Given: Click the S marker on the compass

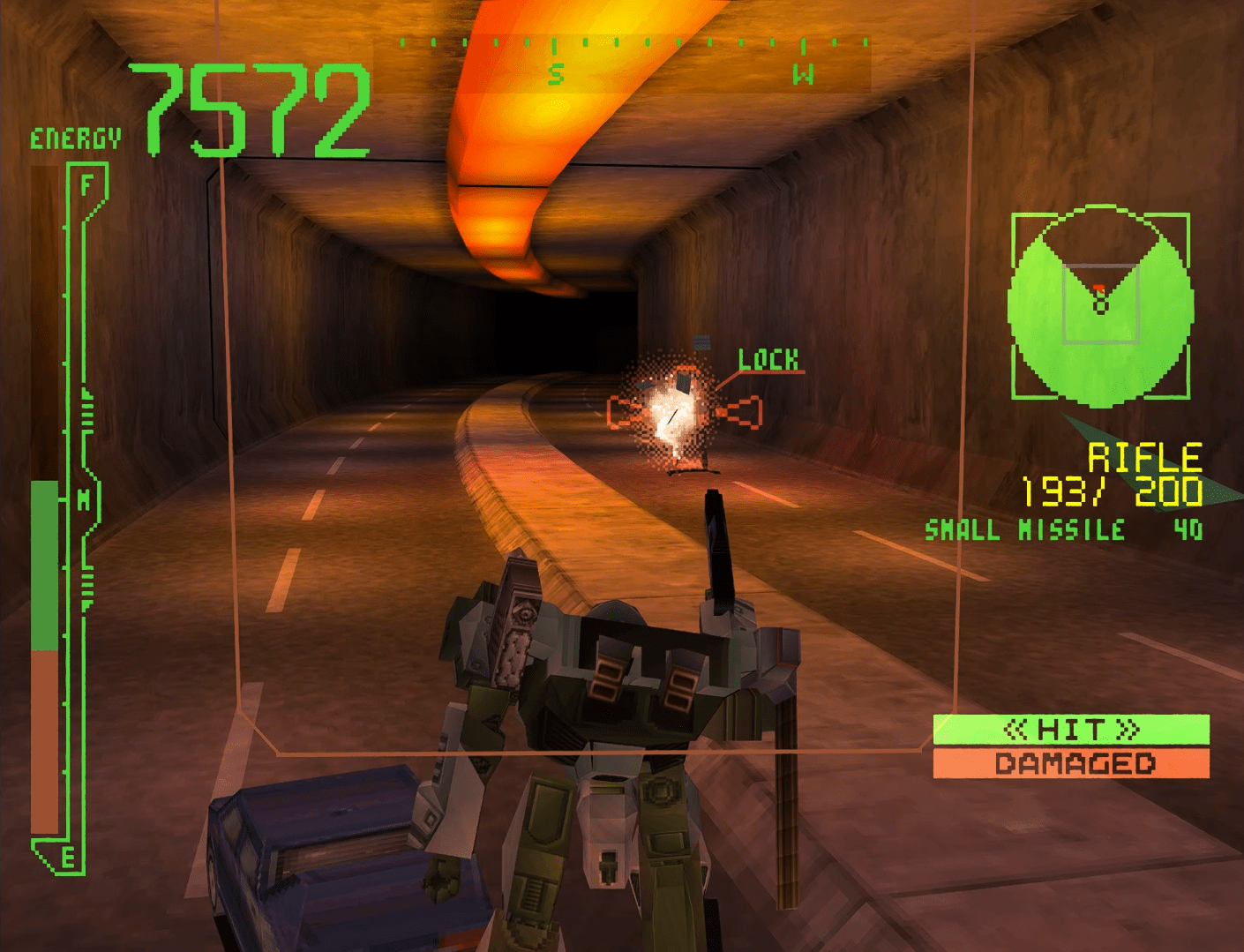Looking at the screenshot, I should click(x=555, y=75).
